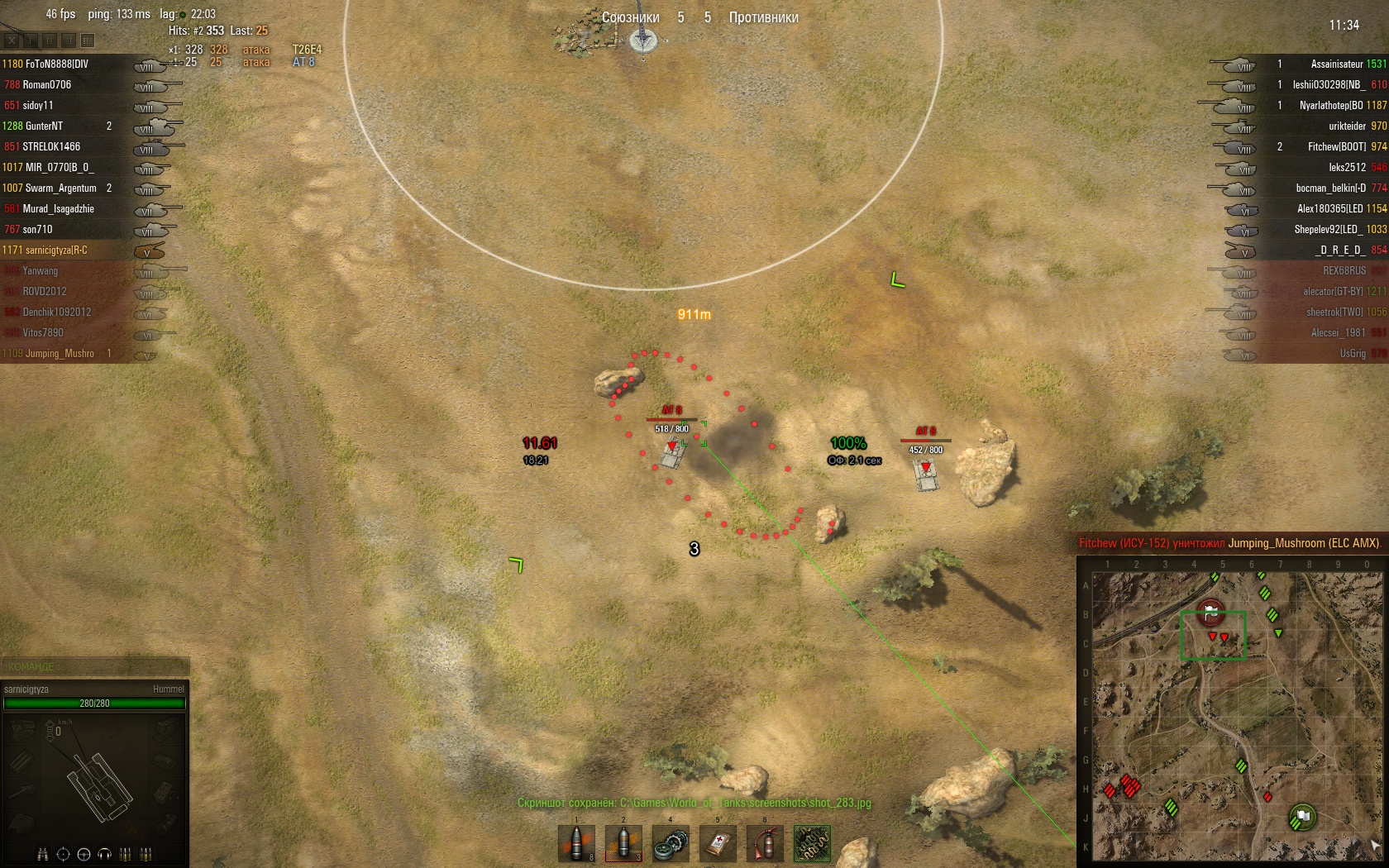Activate the fire extinguisher consumable

click(x=765, y=843)
